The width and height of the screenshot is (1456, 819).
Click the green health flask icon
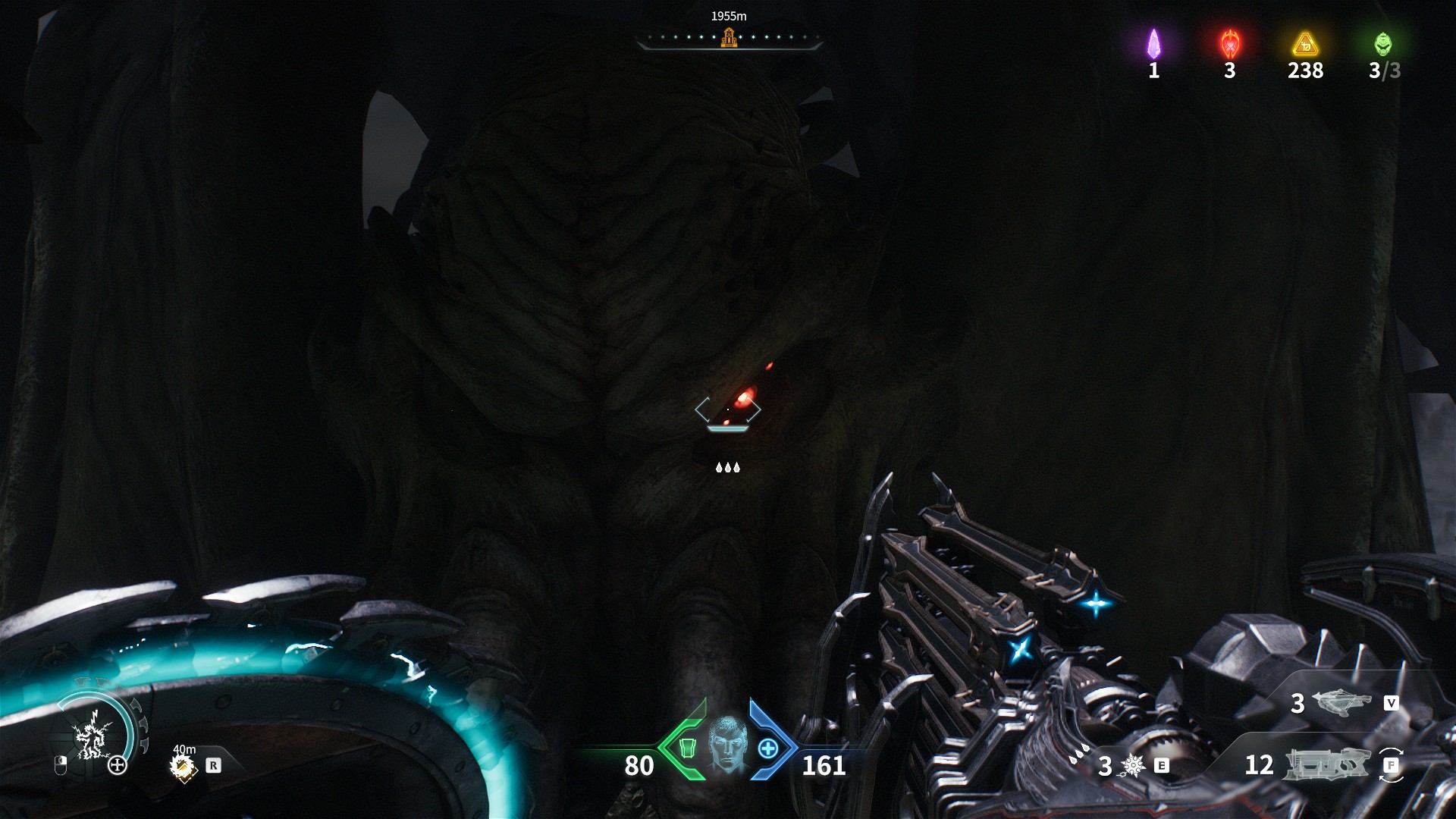tap(689, 748)
